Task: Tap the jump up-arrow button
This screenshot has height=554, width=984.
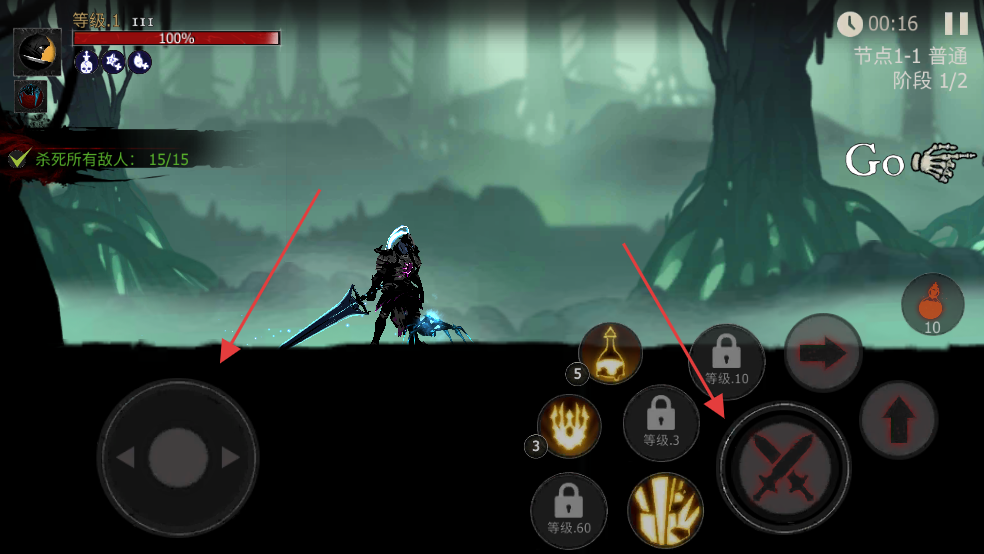Action: coord(898,419)
